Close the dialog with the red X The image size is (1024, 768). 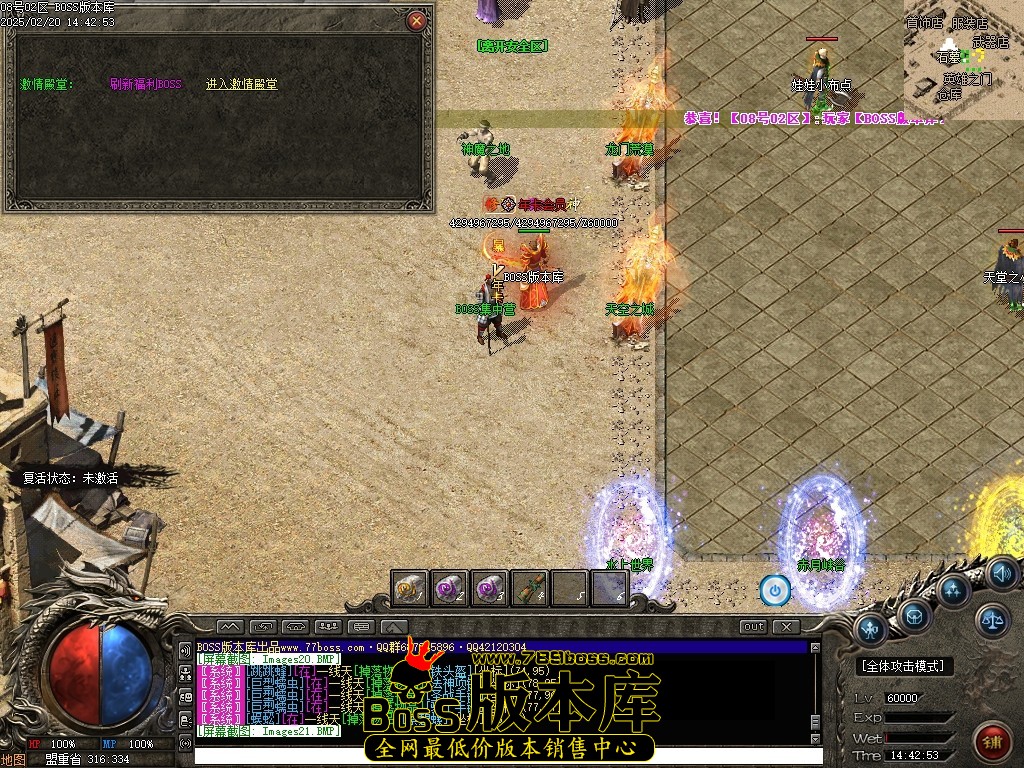click(417, 21)
